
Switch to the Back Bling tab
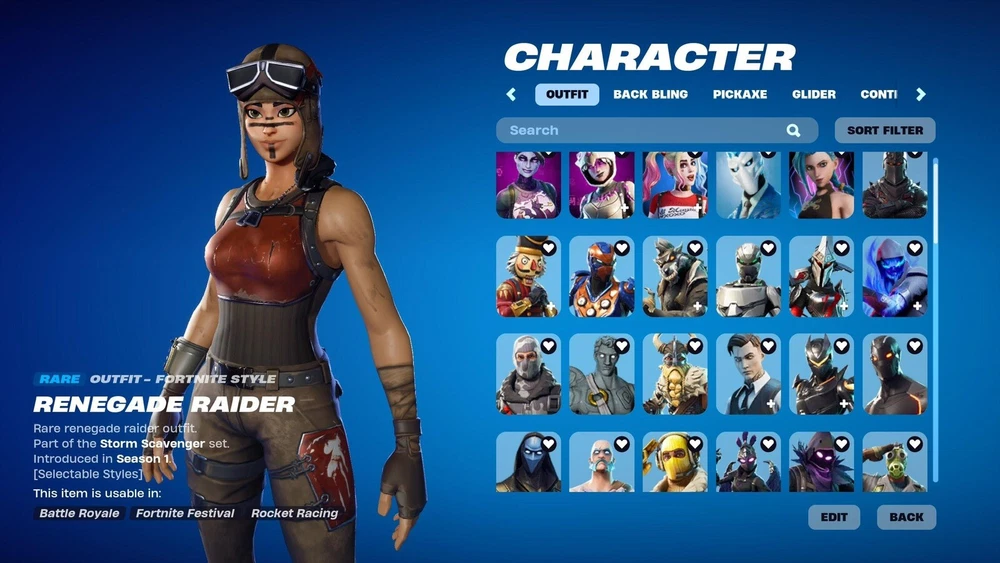[650, 94]
